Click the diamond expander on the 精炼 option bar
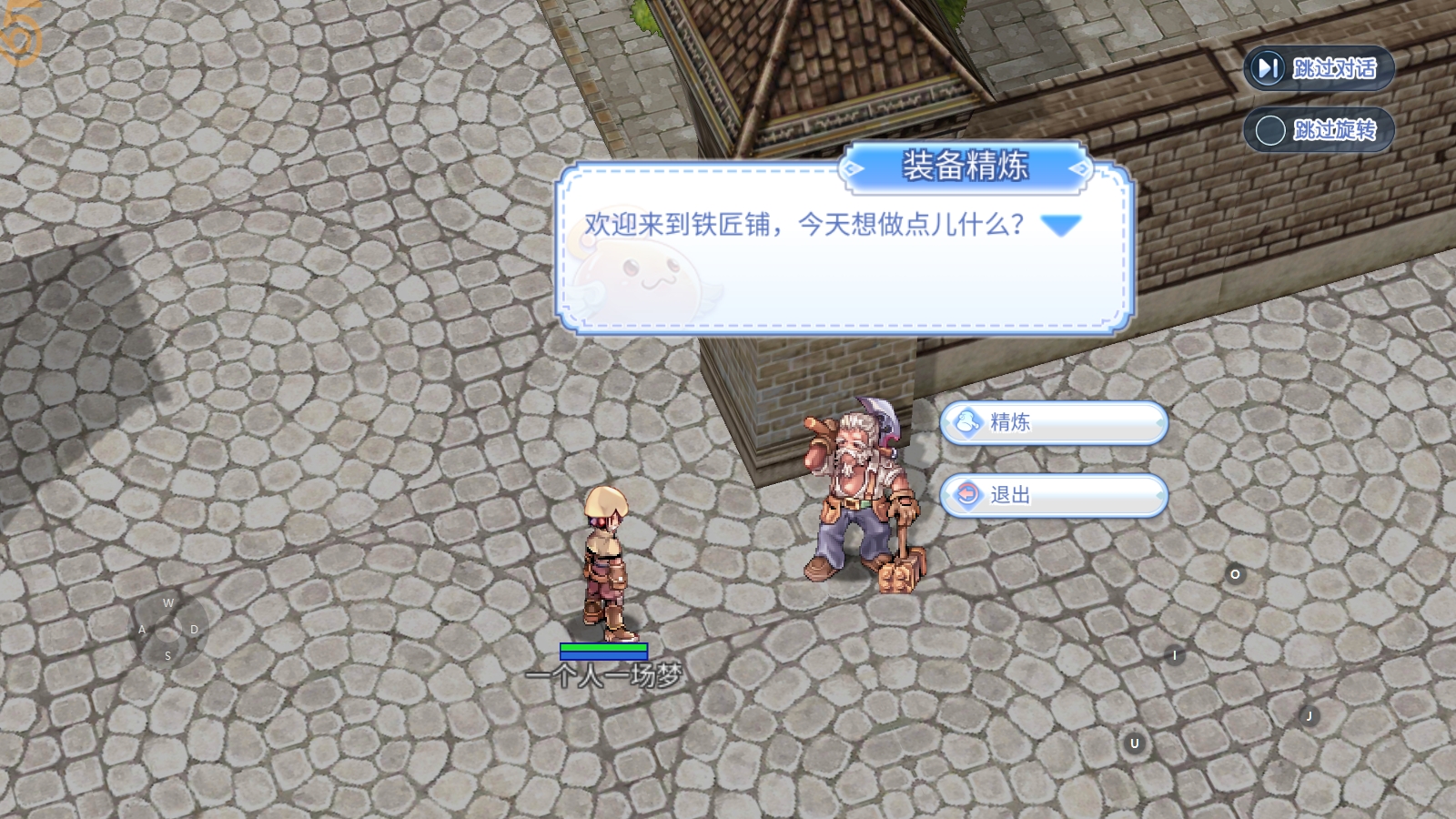Viewport: 1456px width, 819px height. coord(1158,423)
